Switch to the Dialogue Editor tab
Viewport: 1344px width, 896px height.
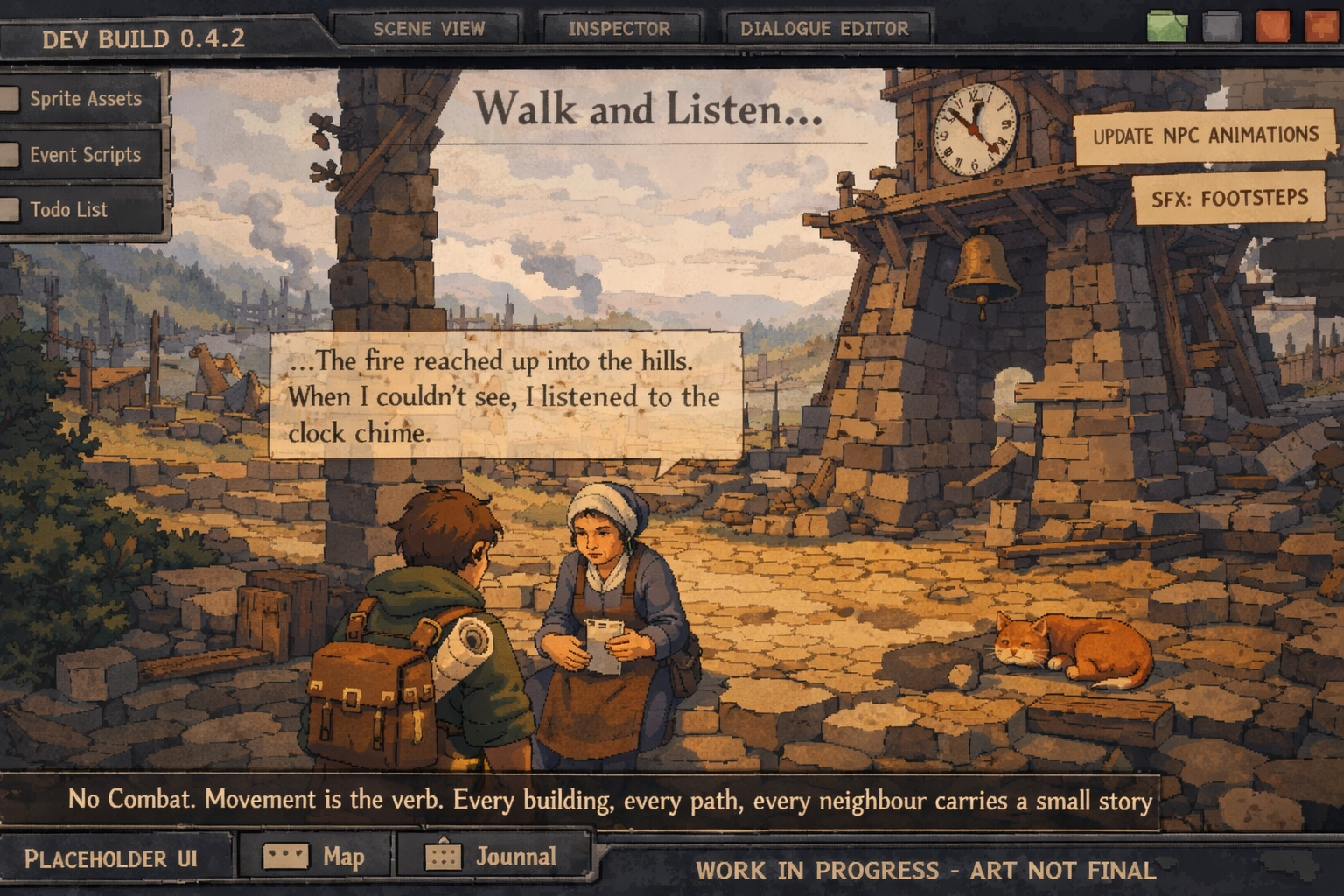tap(824, 29)
